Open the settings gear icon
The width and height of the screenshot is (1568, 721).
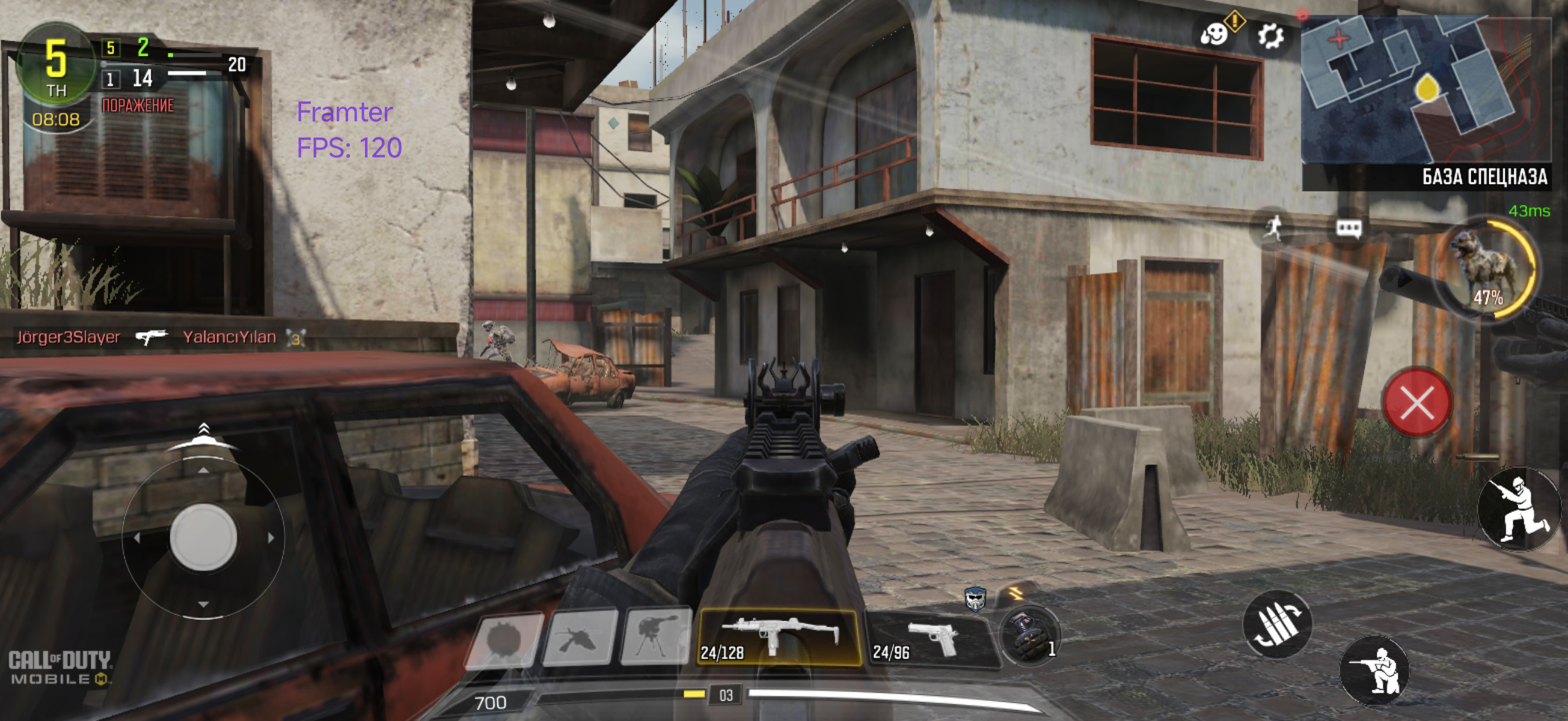(1270, 36)
